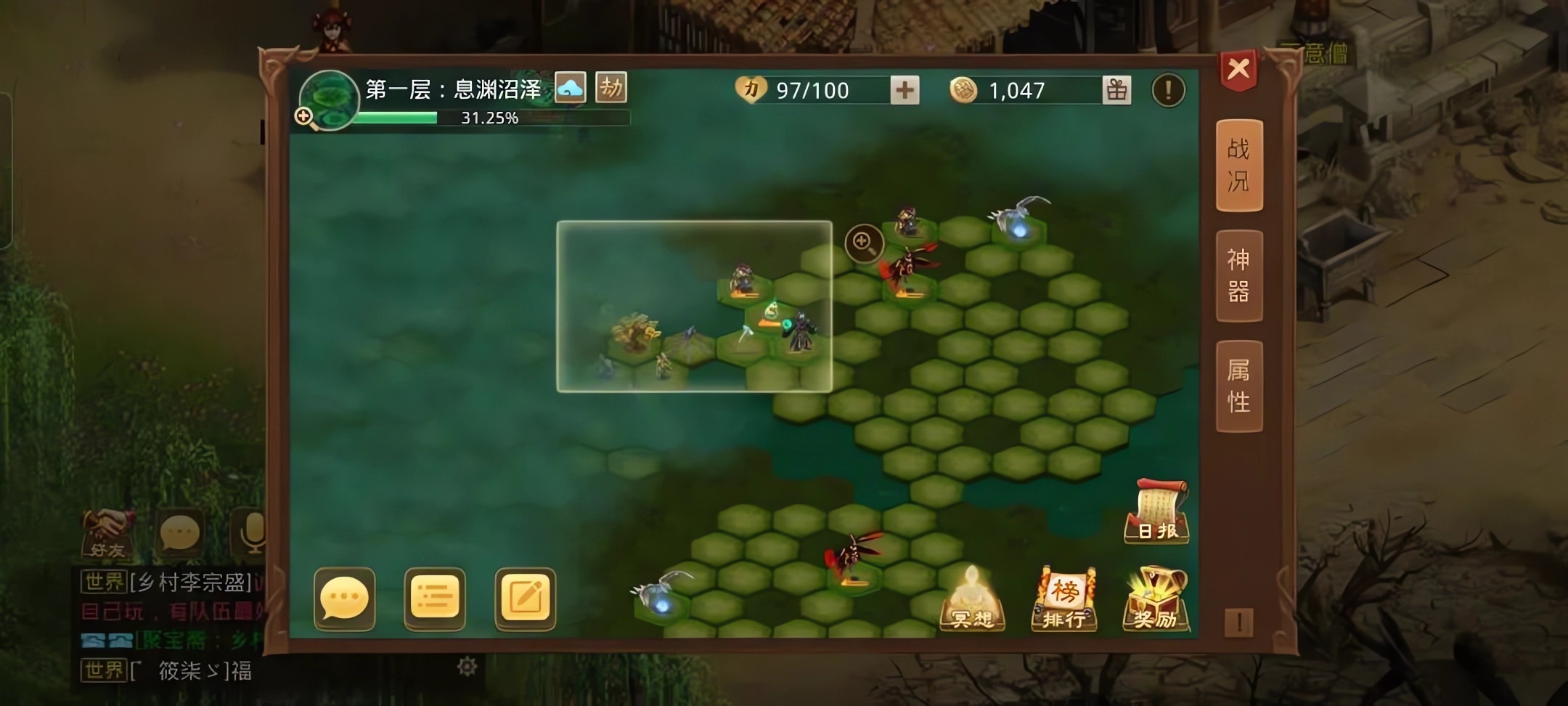The width and height of the screenshot is (1568, 706).
Task: Open the 日报 daily report scroll
Action: 1157,511
